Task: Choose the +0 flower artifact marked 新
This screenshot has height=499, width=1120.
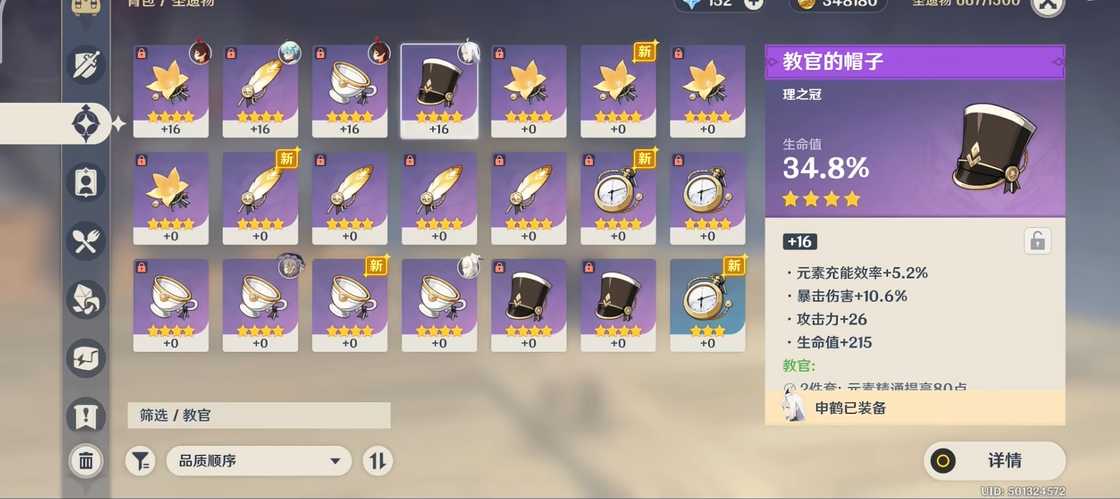Action: point(618,90)
